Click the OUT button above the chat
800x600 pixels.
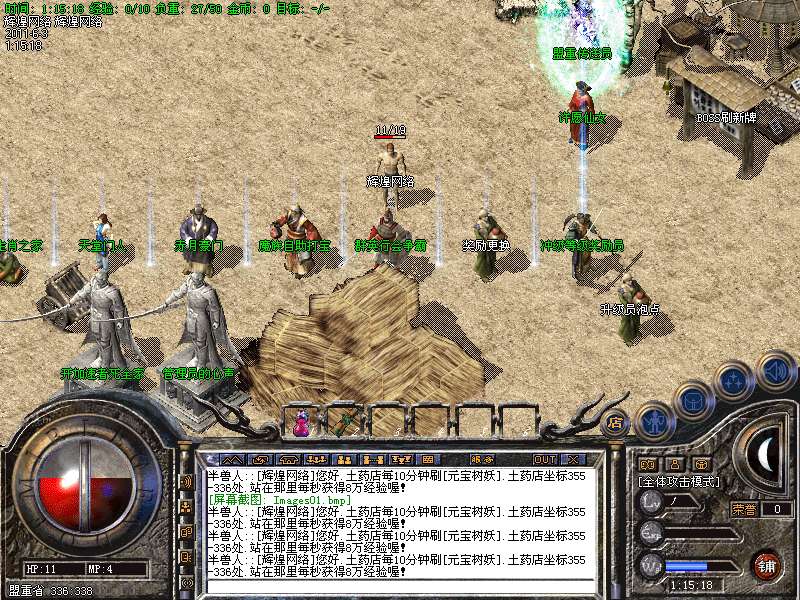[x=545, y=459]
